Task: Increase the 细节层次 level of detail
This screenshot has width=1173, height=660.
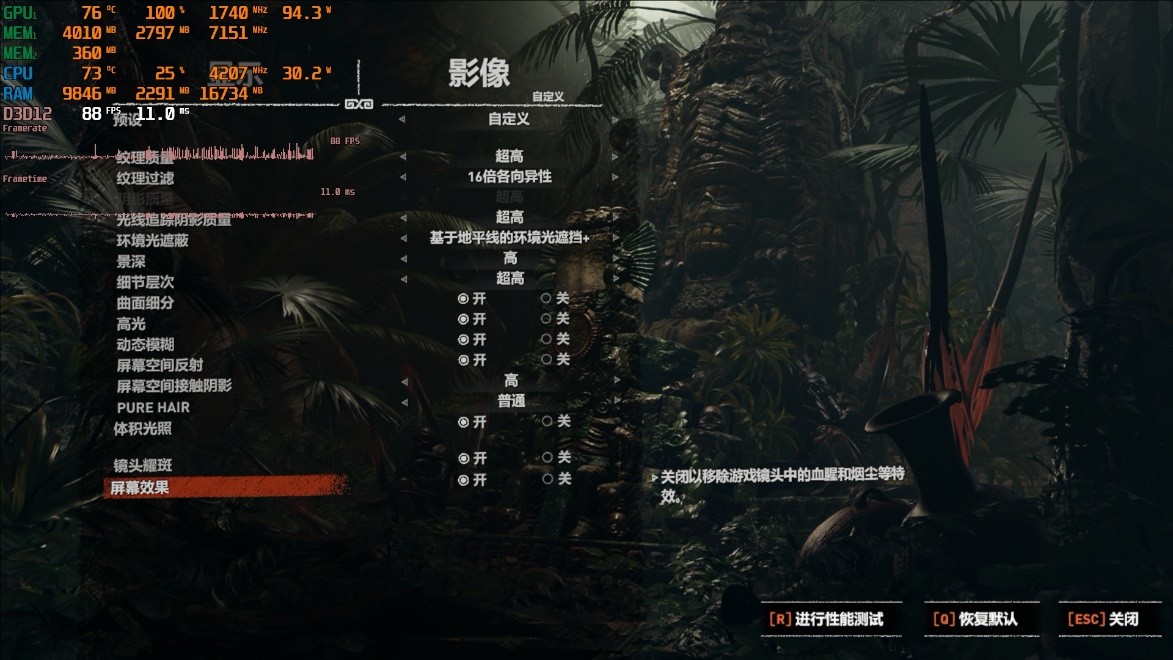Action: click(616, 278)
